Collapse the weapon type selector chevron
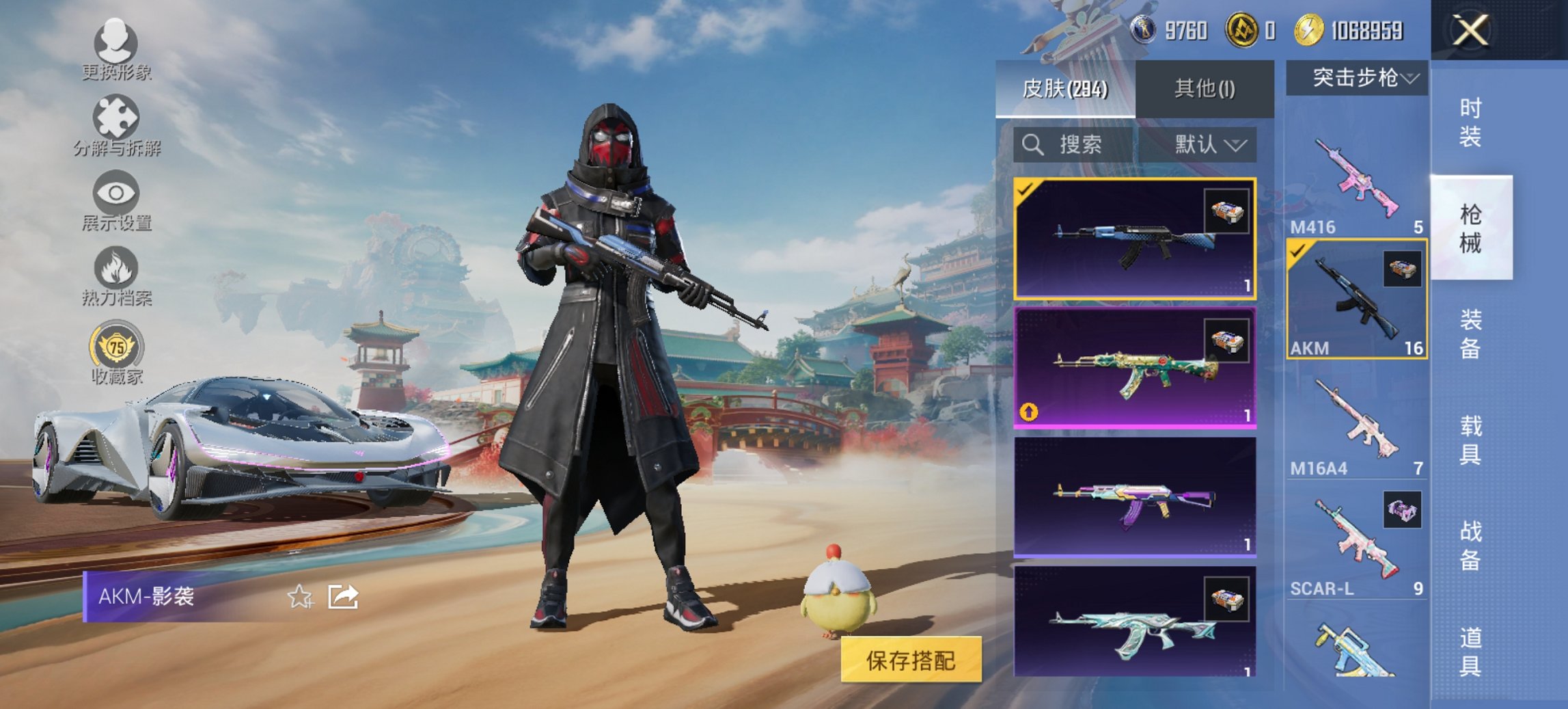 (x=1411, y=77)
